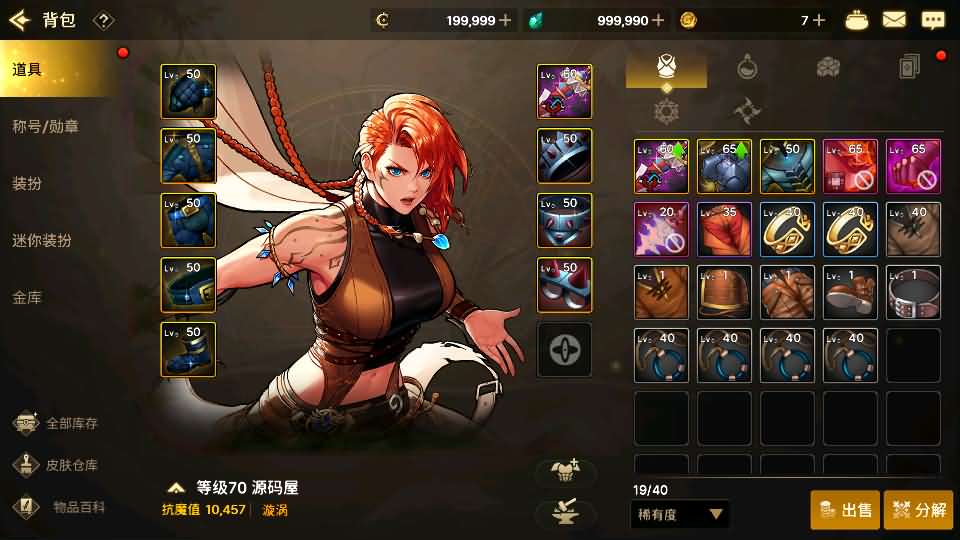Open the 皮肤仓库 skin storage
Image resolution: width=960 pixels, height=540 pixels.
point(58,465)
